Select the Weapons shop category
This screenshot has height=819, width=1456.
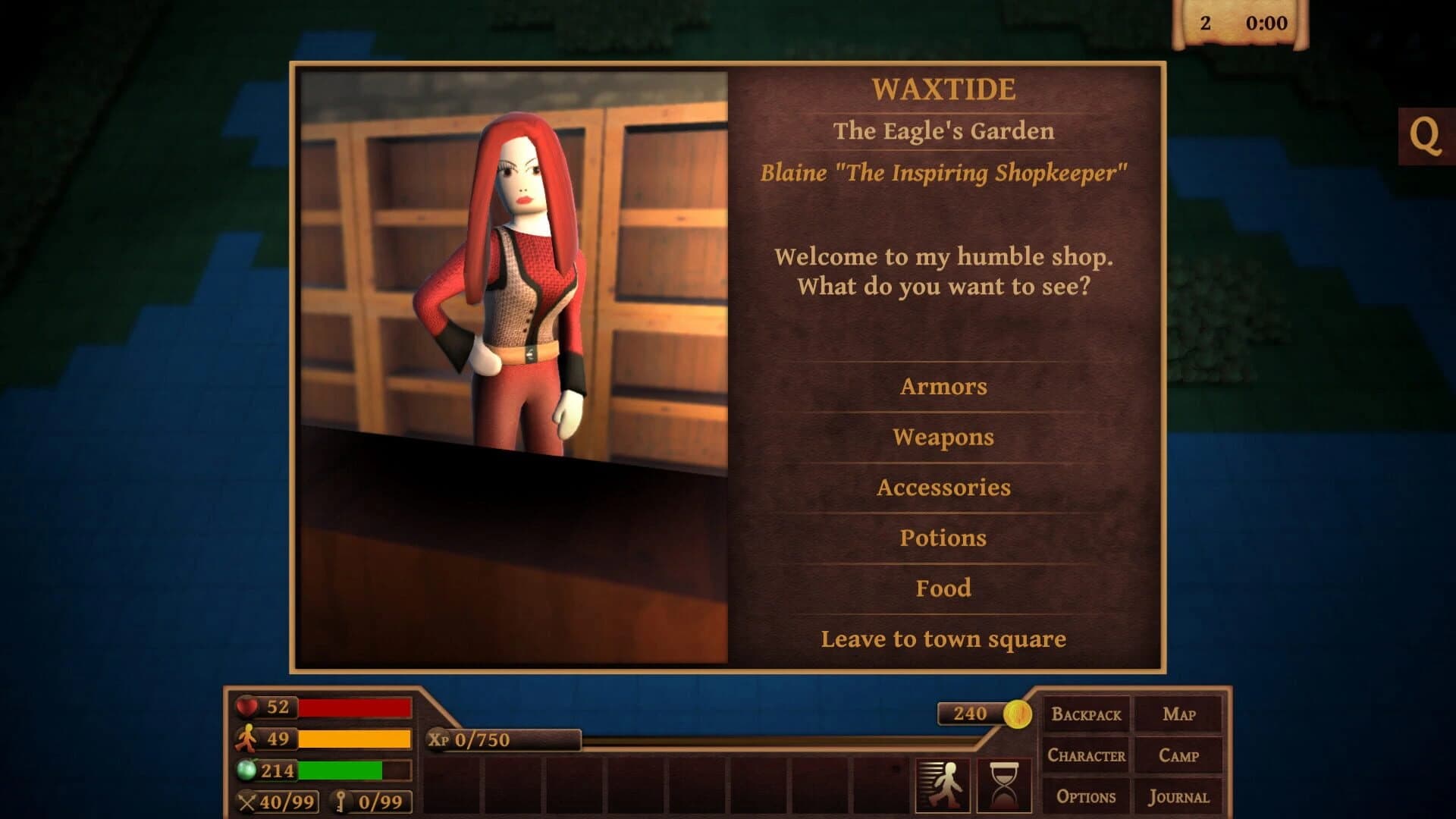tap(944, 437)
